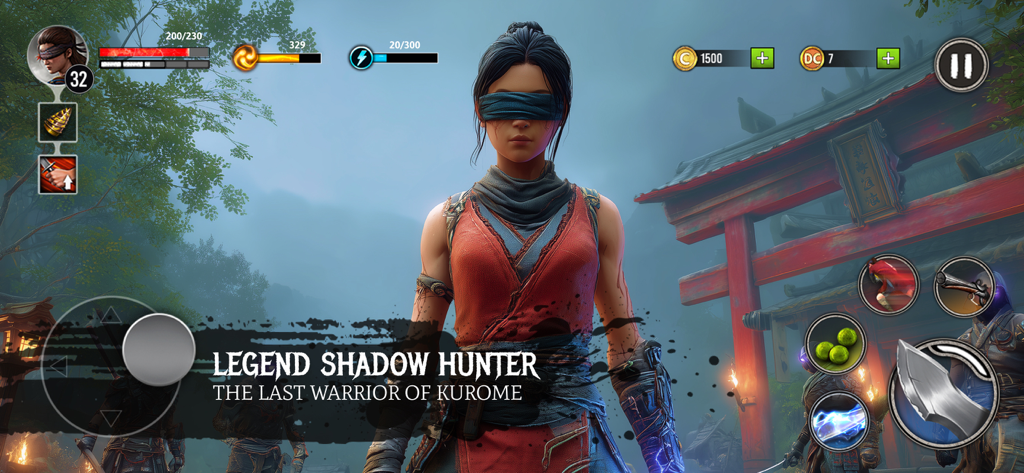Select the golden cone buff icon
The height and width of the screenshot is (473, 1024).
click(x=58, y=122)
